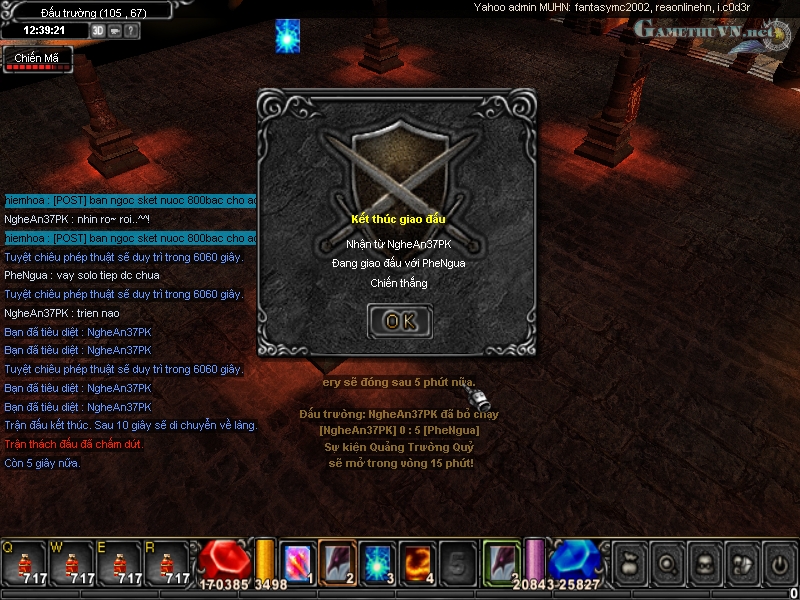Viewport: 800px width, 600px height.
Task: Click the blue starburst buff icon
Action: click(x=288, y=36)
